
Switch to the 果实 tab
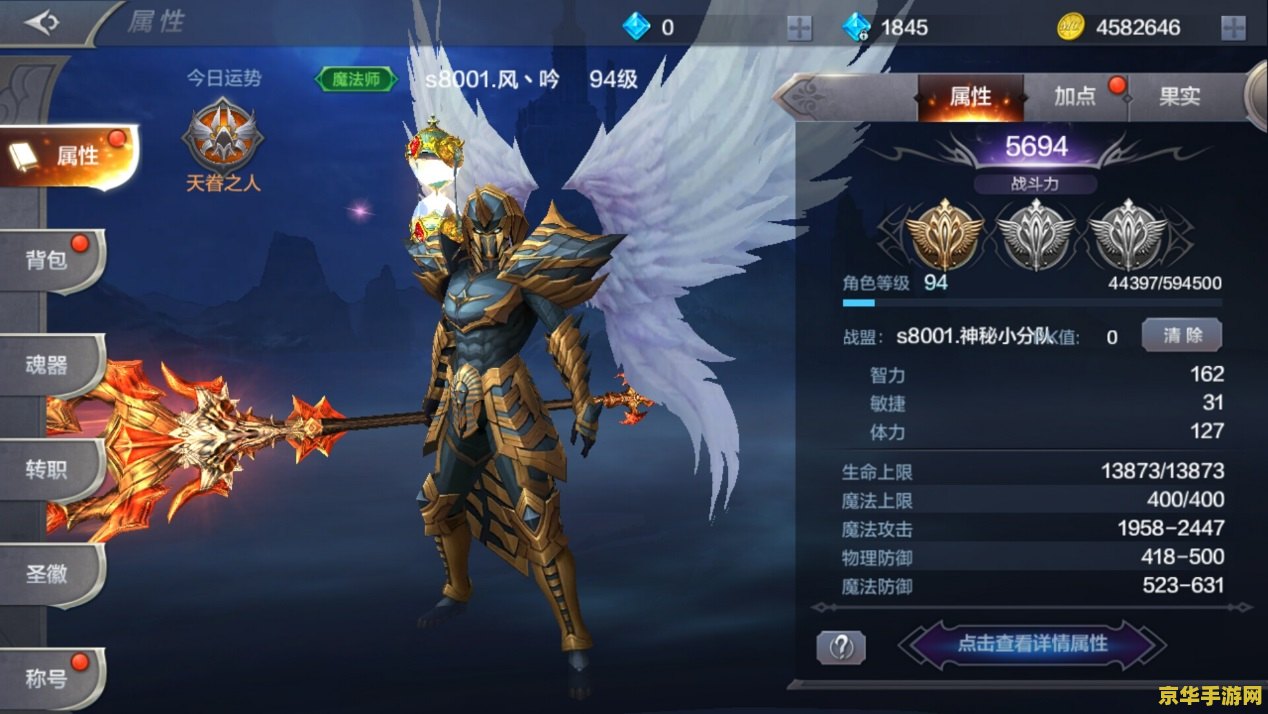click(x=1179, y=97)
